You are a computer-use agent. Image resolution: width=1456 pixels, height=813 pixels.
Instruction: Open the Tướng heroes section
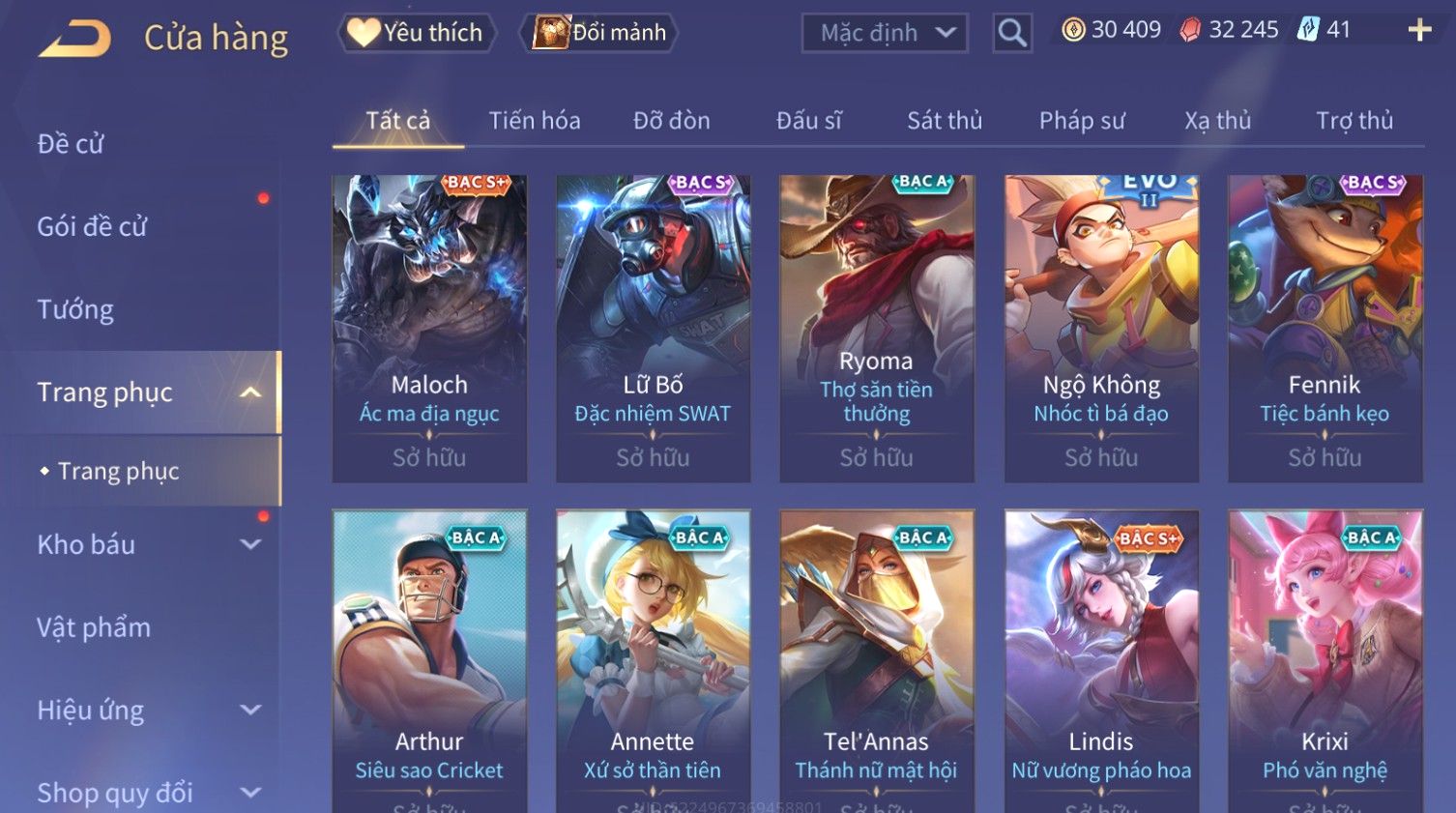(75, 309)
